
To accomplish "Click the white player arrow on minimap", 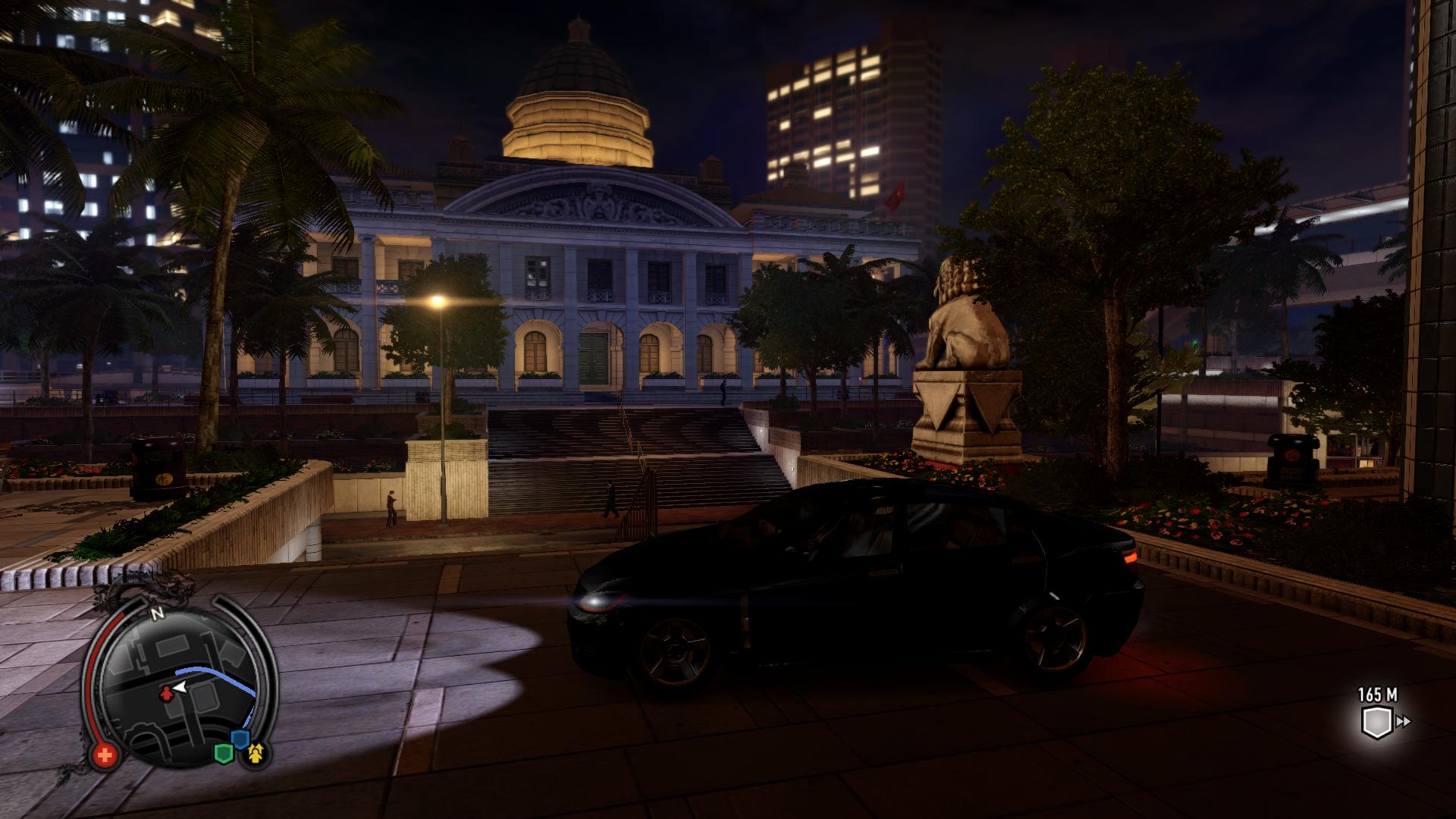I will (x=180, y=687).
